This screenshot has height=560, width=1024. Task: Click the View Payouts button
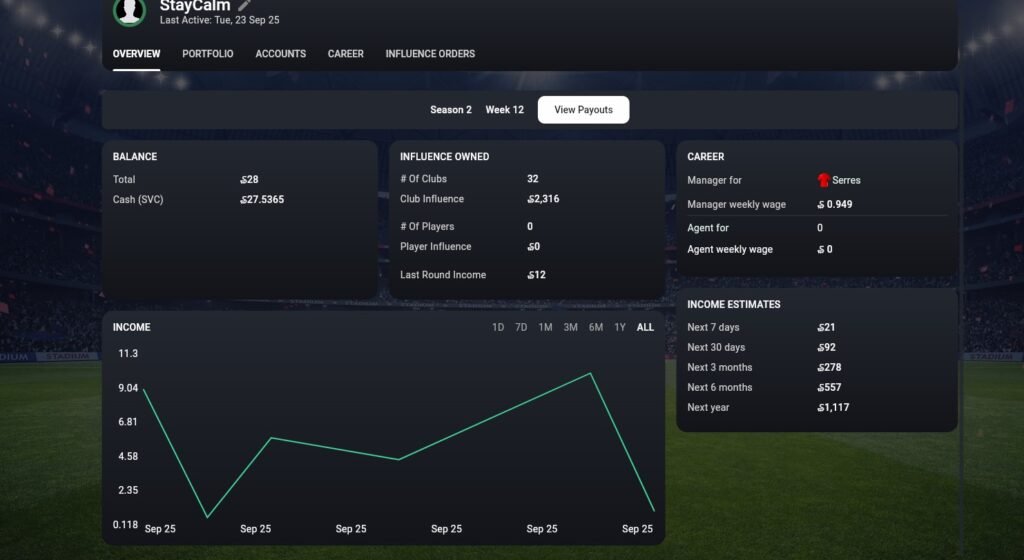point(583,110)
